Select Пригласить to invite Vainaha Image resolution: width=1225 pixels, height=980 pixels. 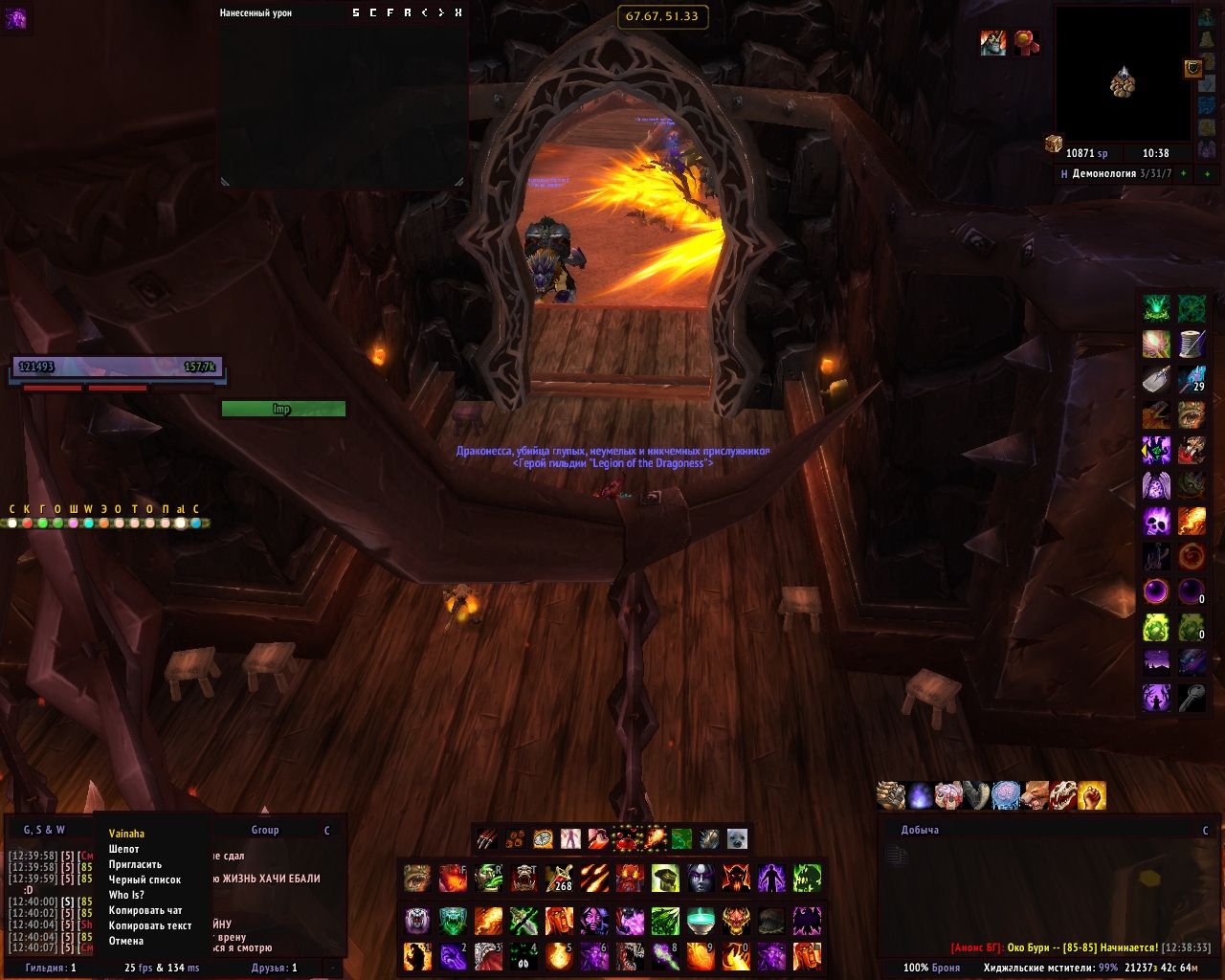135,864
